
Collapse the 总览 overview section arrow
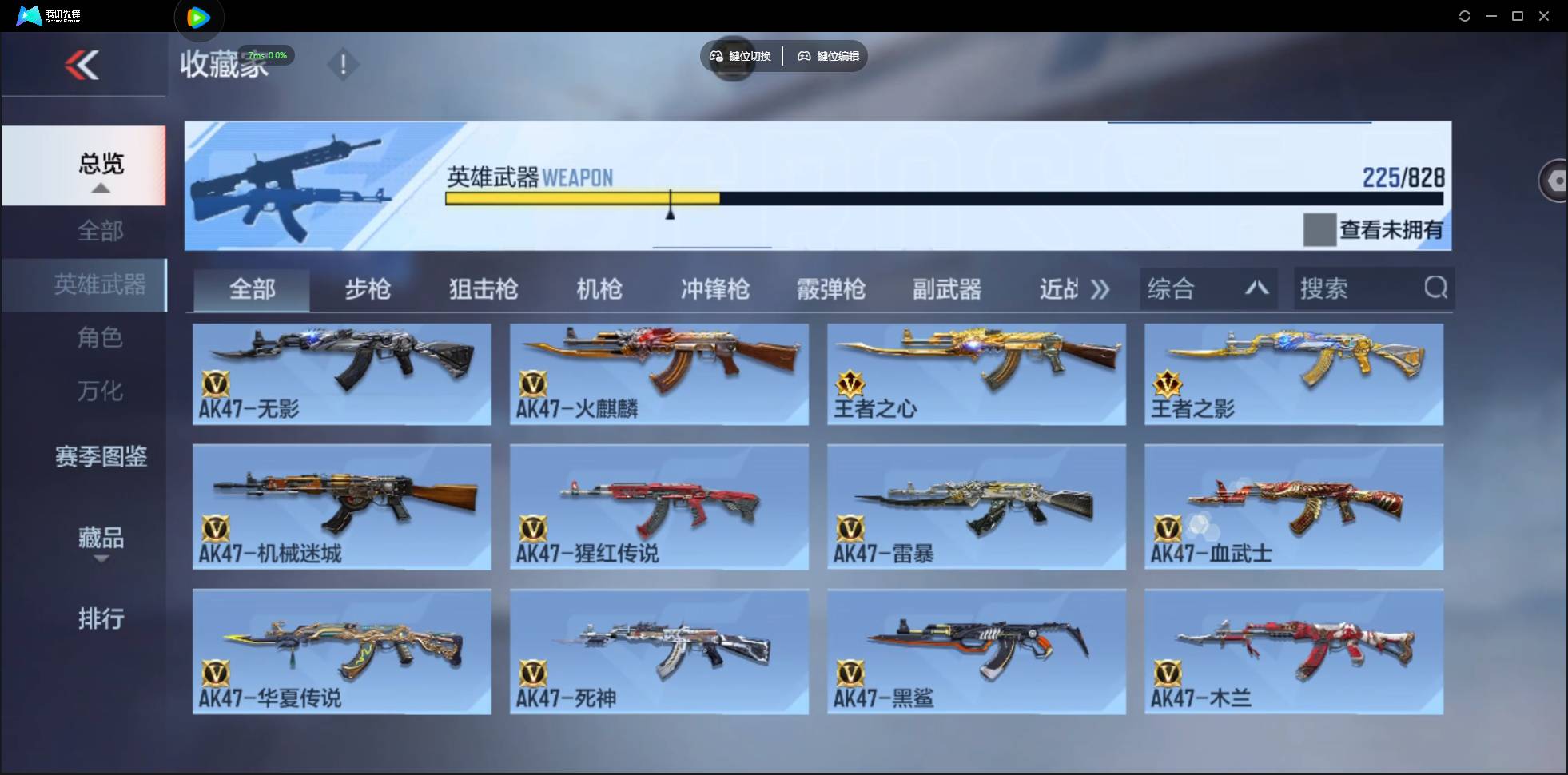coord(99,187)
